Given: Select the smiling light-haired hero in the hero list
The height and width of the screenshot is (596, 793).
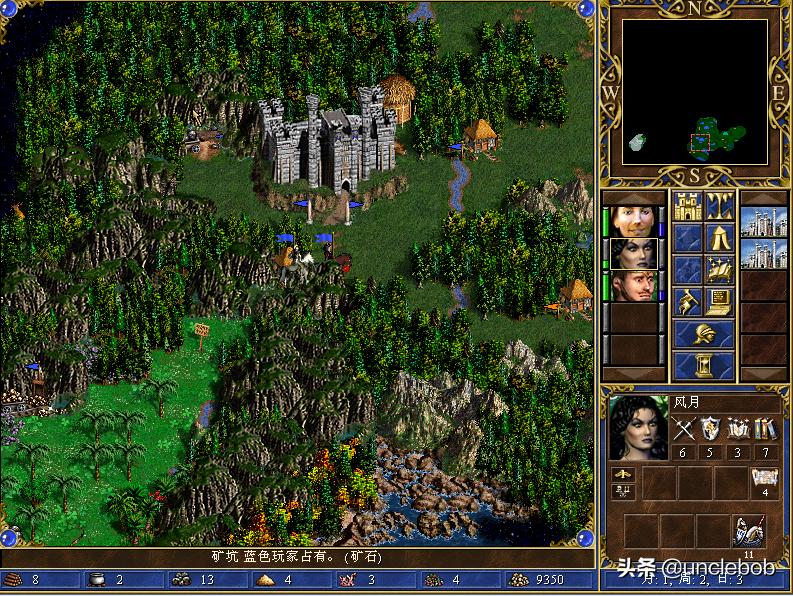Looking at the screenshot, I should (x=632, y=221).
